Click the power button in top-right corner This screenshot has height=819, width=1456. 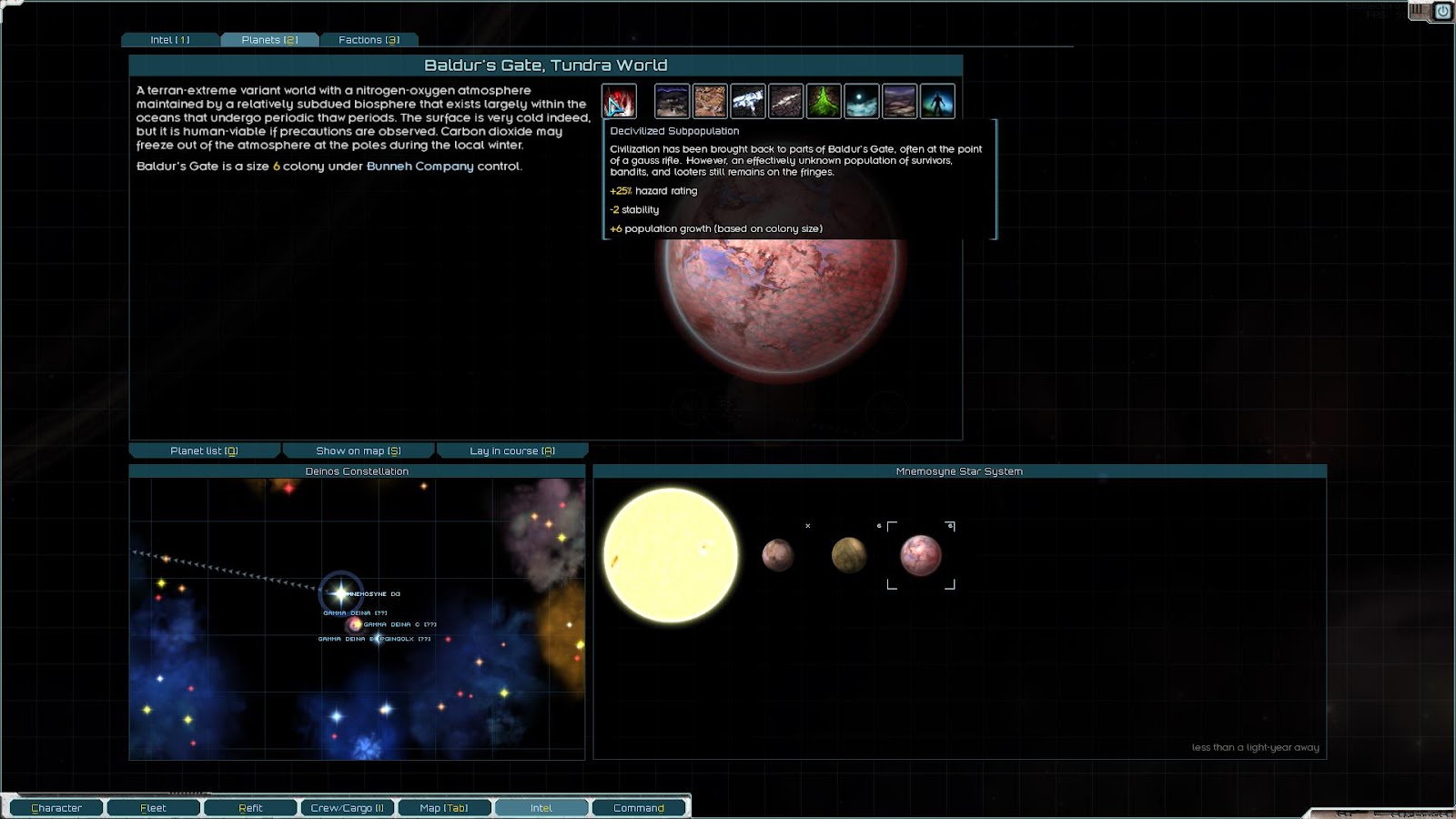tap(1442, 11)
